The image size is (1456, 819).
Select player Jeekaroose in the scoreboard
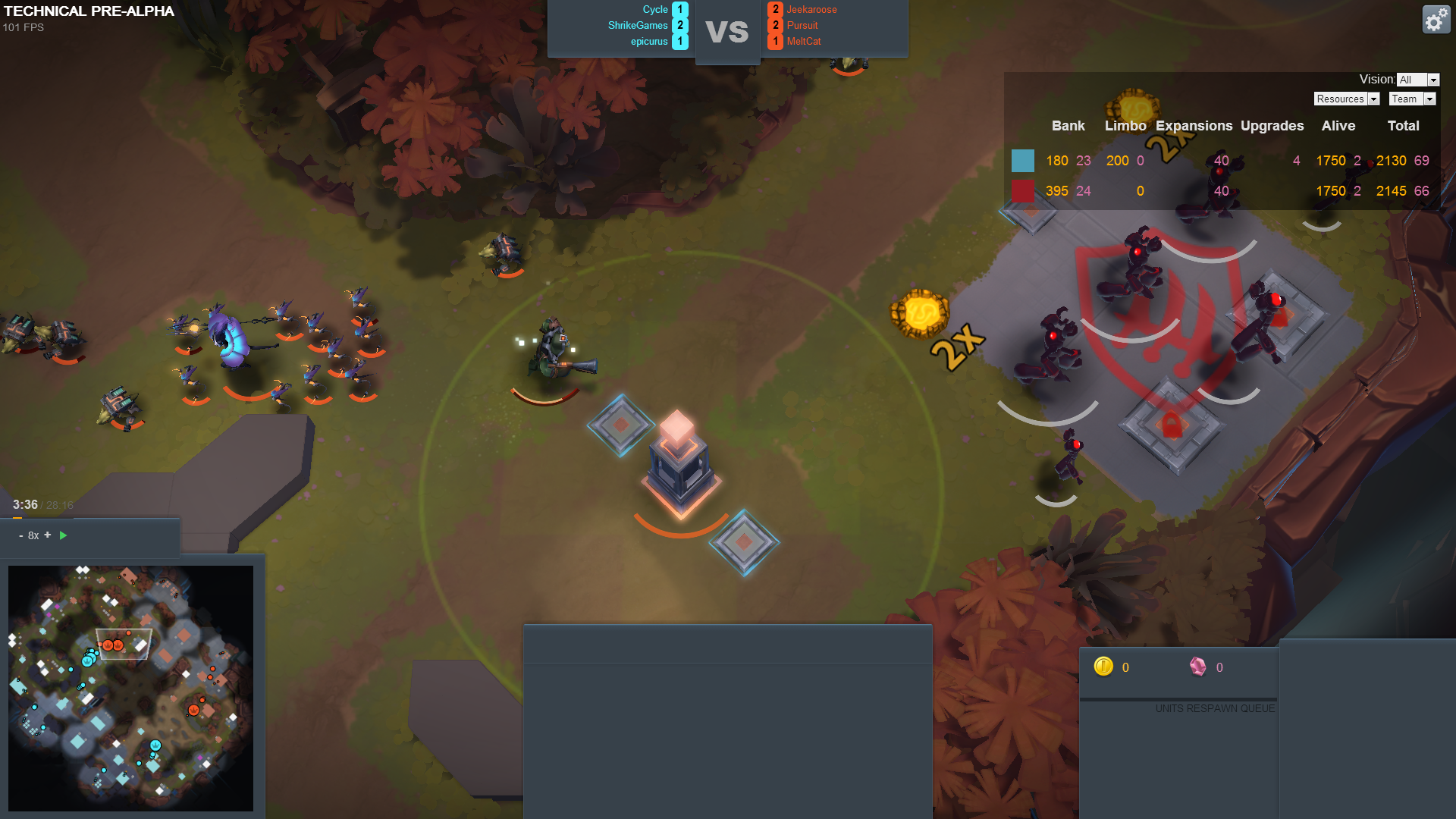tap(811, 10)
